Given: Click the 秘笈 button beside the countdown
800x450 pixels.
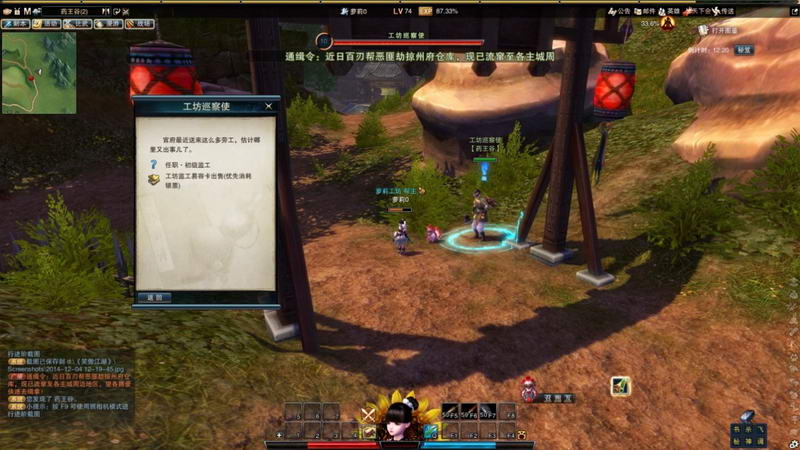Looking at the screenshot, I should point(744,48).
